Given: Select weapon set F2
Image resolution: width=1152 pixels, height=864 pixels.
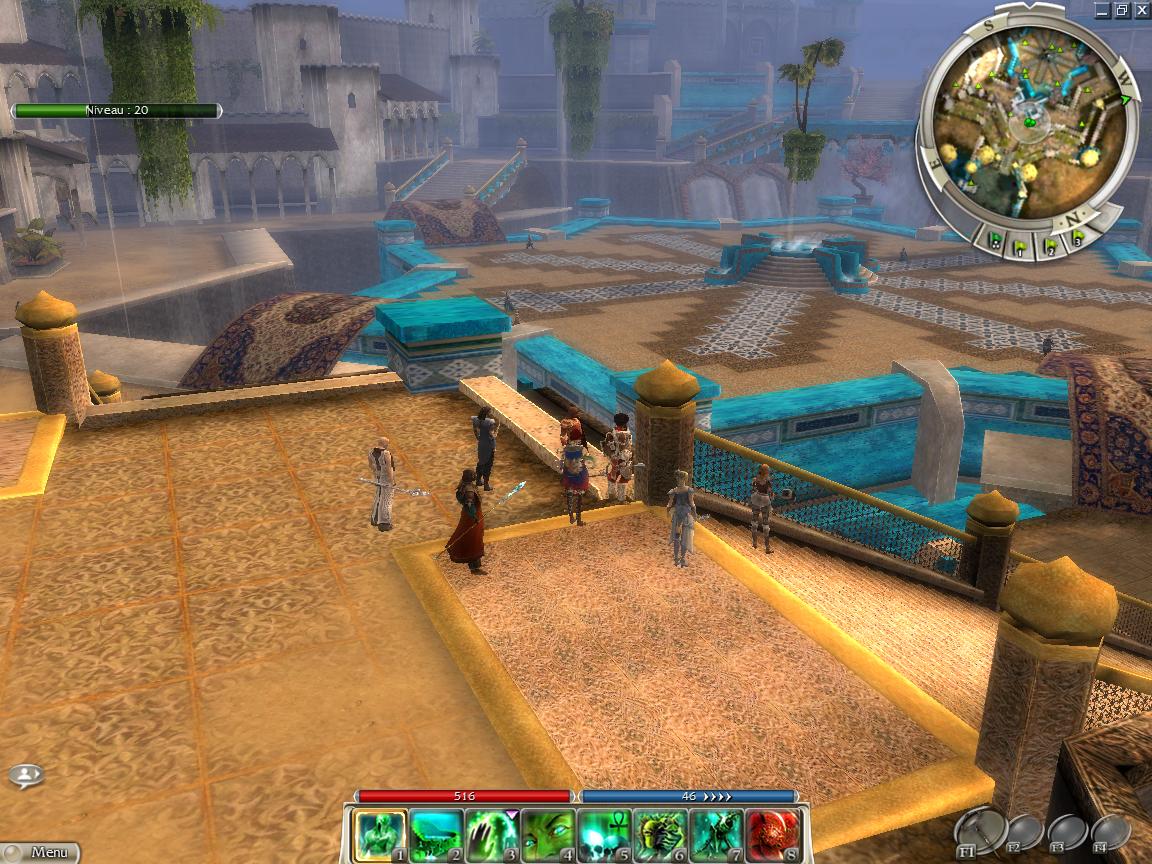Looking at the screenshot, I should click(x=1025, y=831).
